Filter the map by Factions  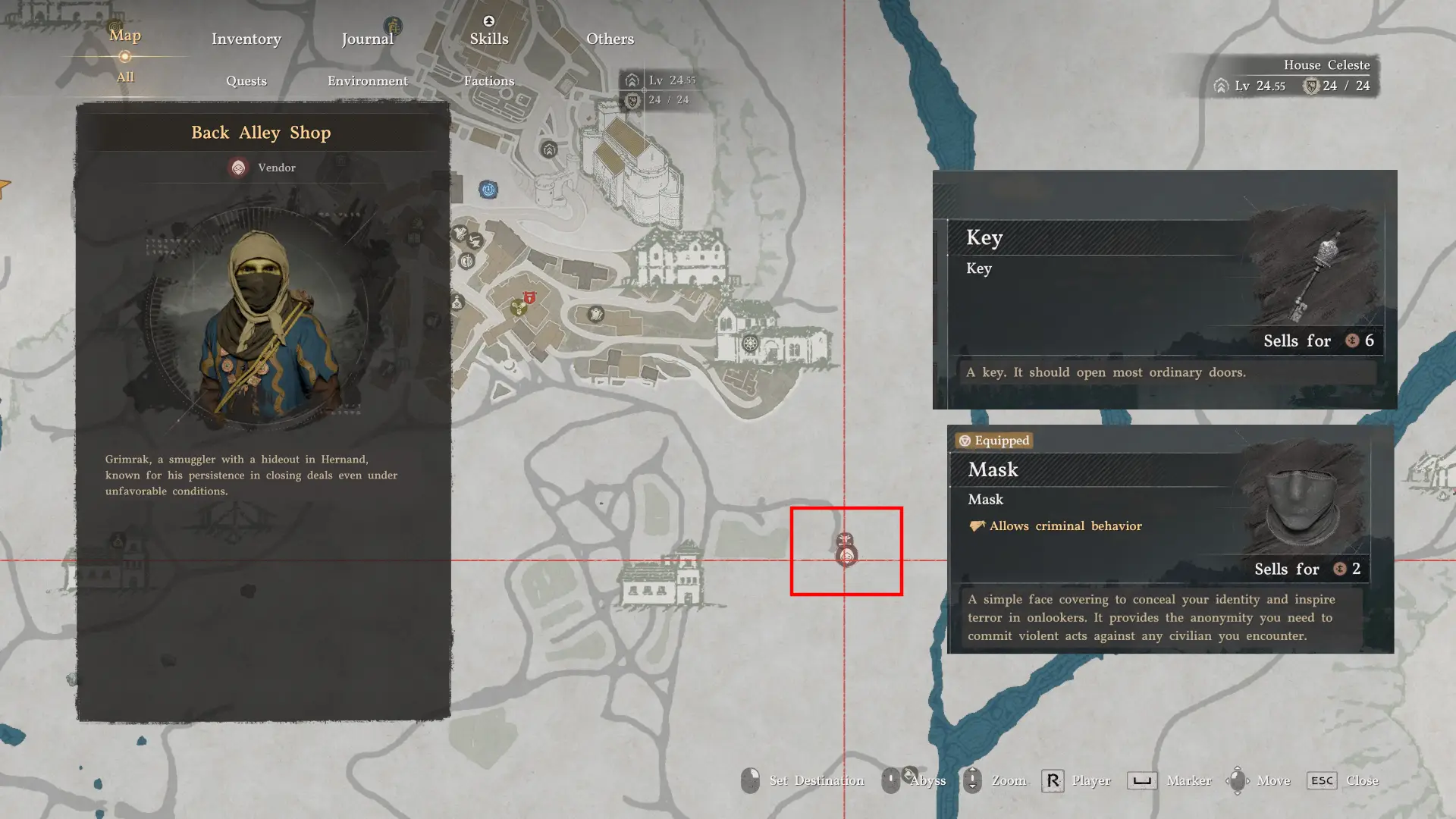[x=488, y=81]
